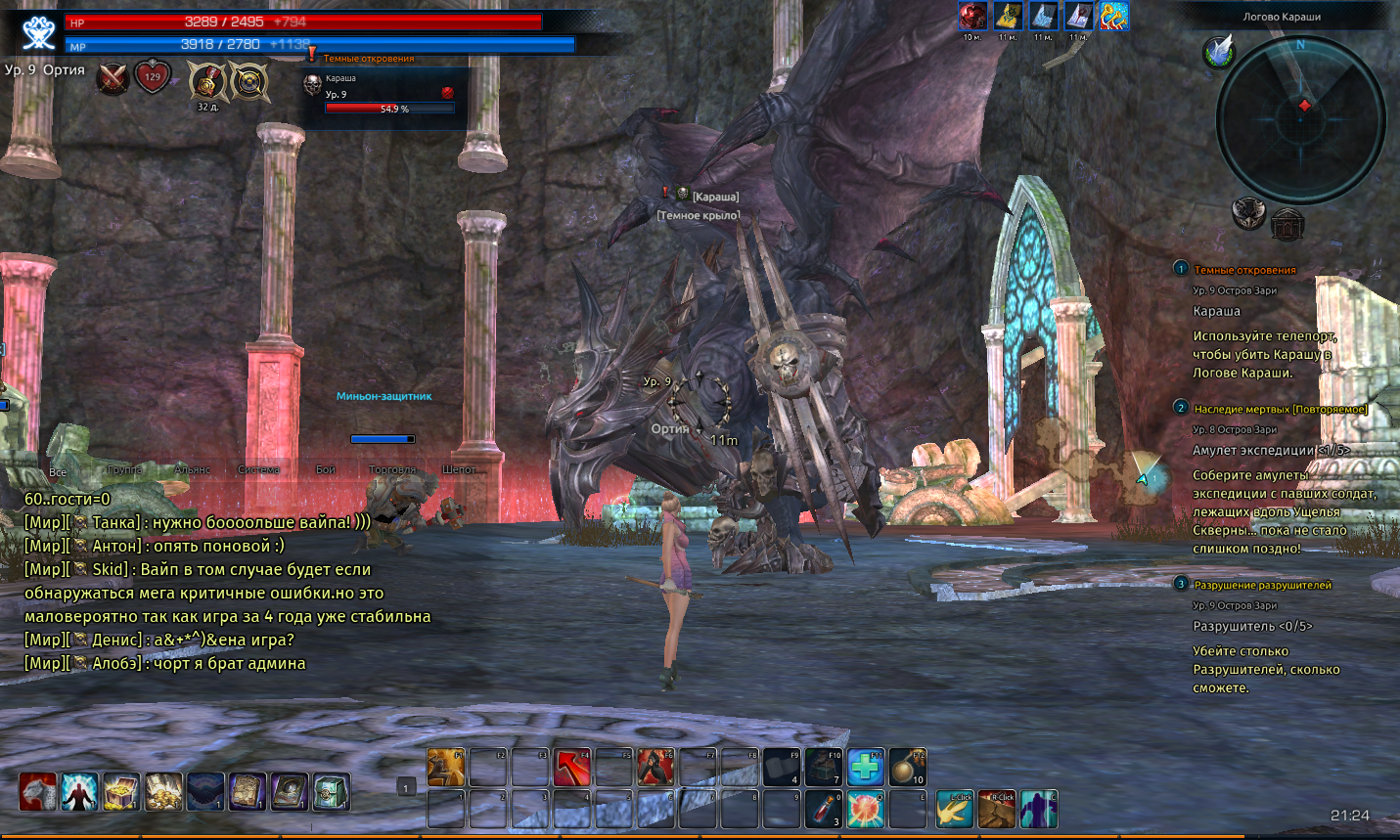Viewport: 1400px width, 840px height.
Task: Click the white leopard mount icon
Action: [37, 792]
